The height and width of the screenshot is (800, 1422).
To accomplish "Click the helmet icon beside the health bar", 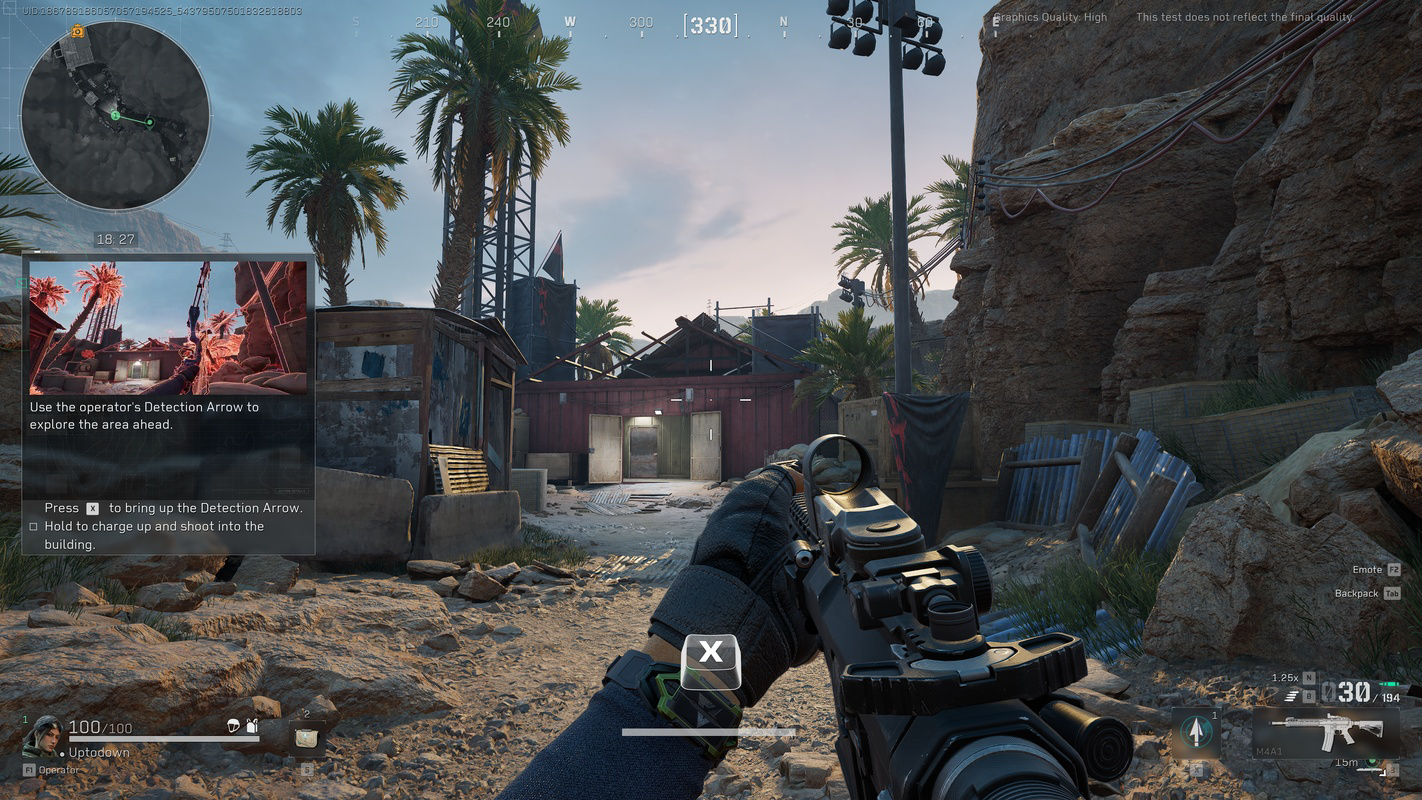I will (233, 727).
